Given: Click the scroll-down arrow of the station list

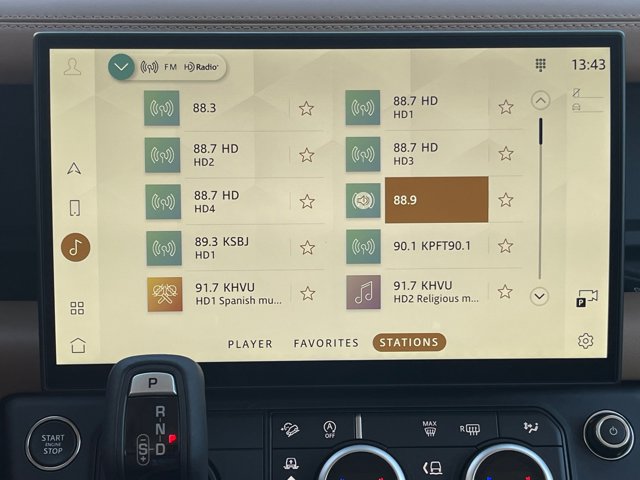Looking at the screenshot, I should click(540, 296).
